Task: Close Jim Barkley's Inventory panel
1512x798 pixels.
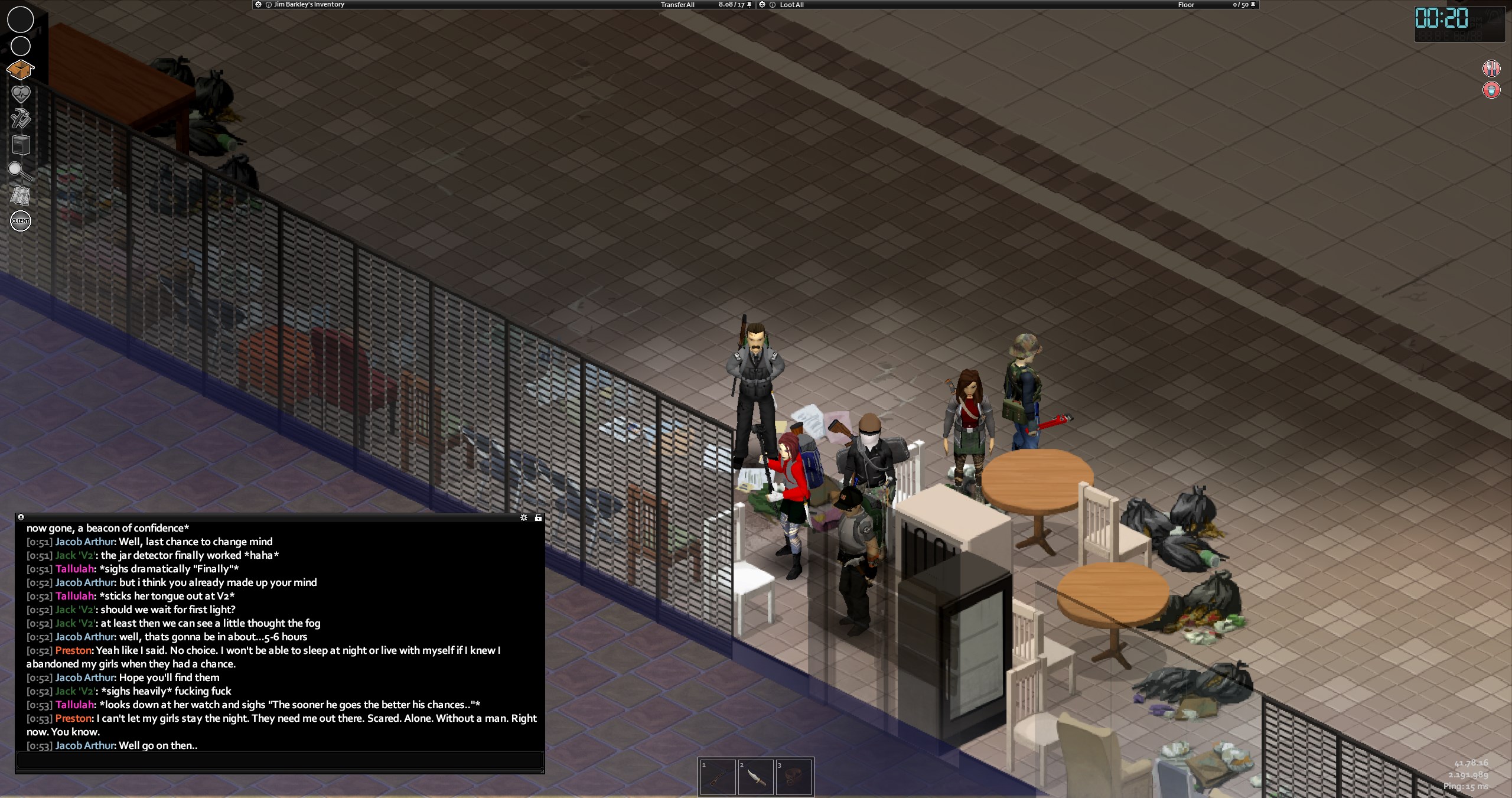Action: pos(258,5)
